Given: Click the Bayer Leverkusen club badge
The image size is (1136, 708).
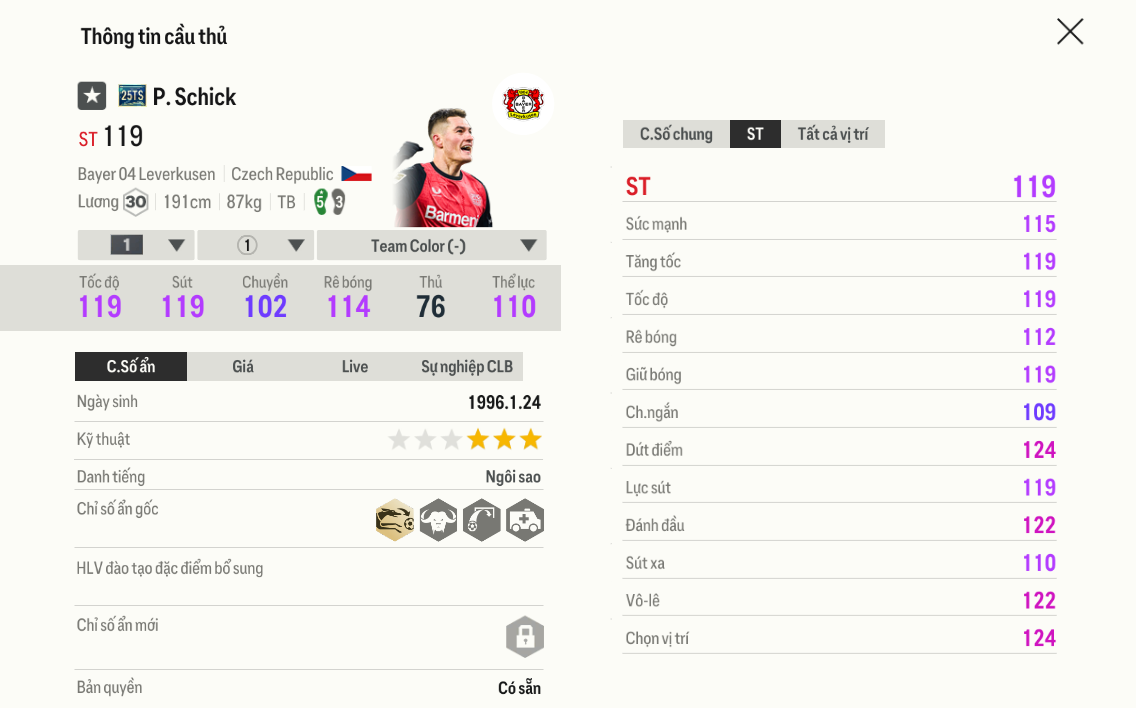Looking at the screenshot, I should [x=523, y=103].
